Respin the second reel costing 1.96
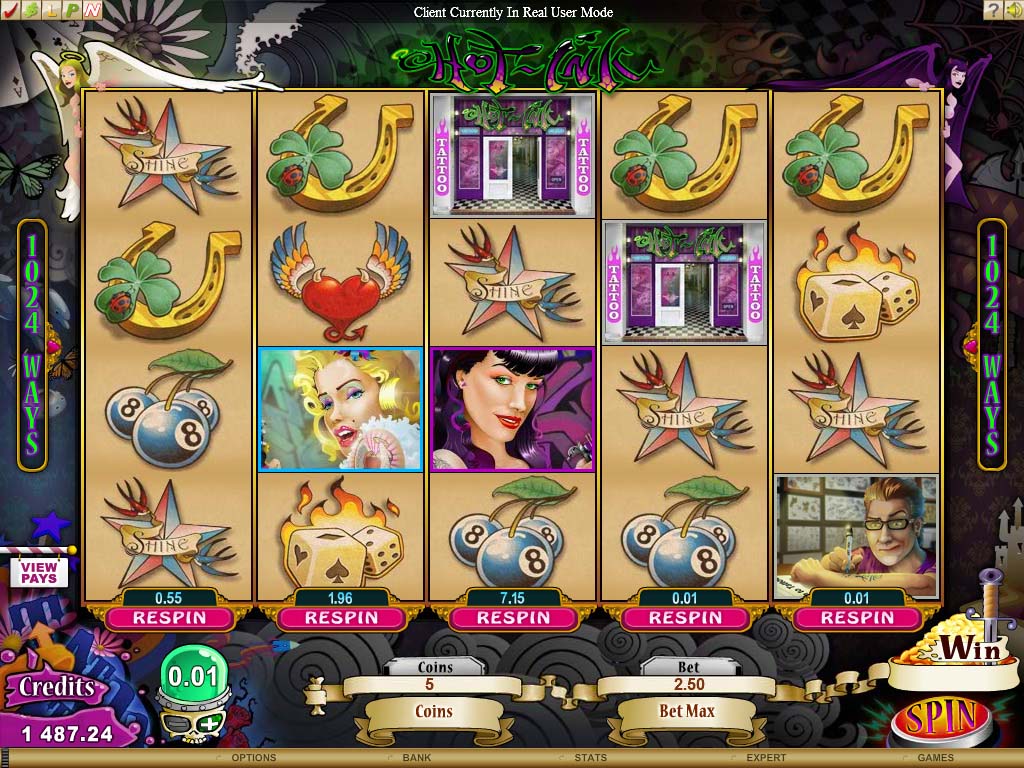Screen dimensions: 1024x768 tap(342, 618)
